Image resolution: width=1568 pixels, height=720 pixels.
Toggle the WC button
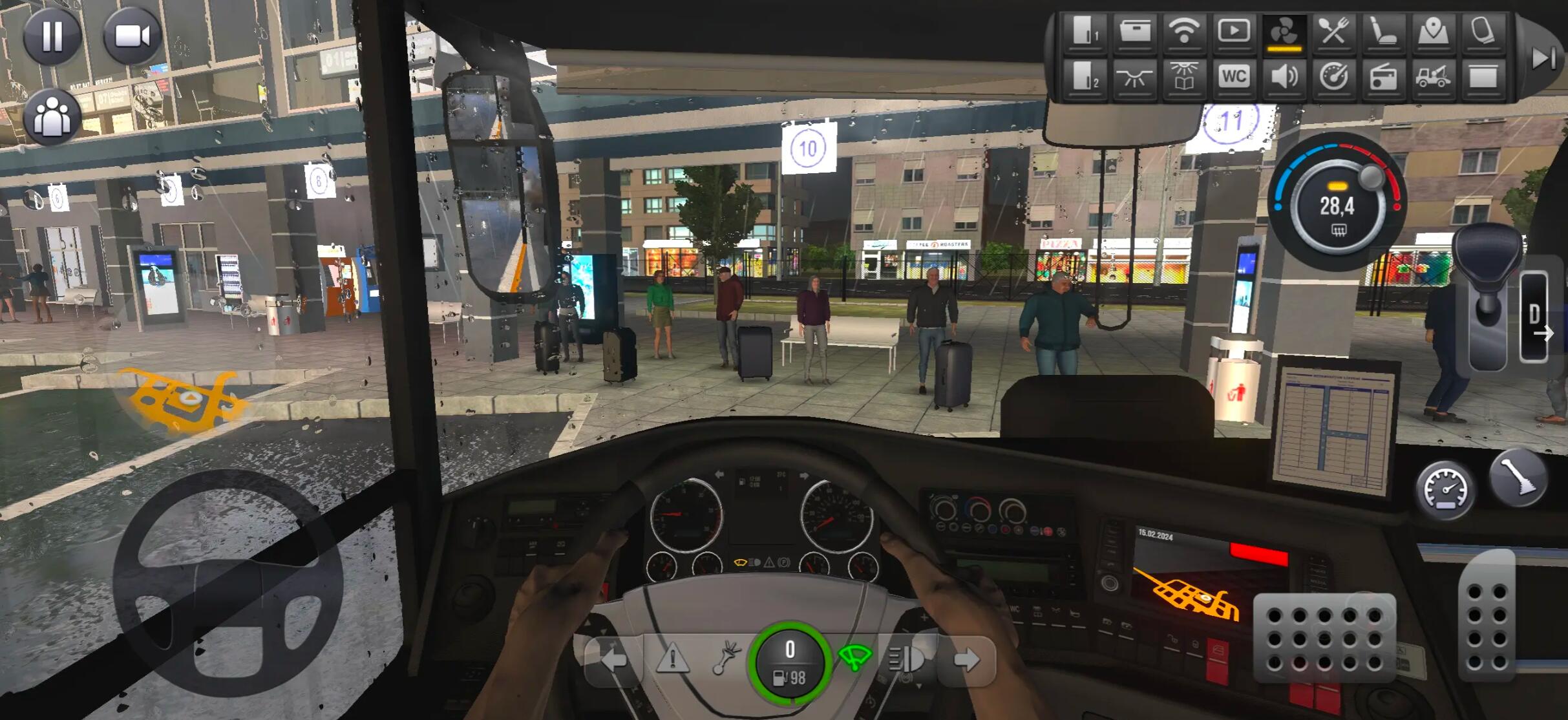click(x=1233, y=78)
